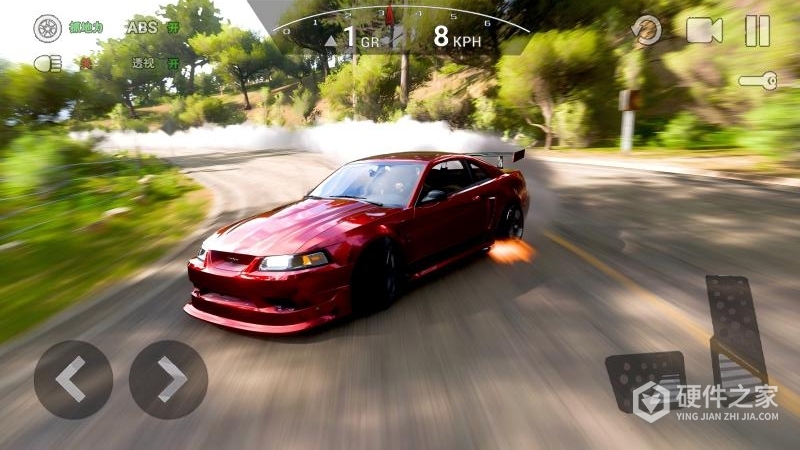Viewport: 800px width, 450px height.
Task: Toggle the headlights icon
Action: tap(46, 63)
